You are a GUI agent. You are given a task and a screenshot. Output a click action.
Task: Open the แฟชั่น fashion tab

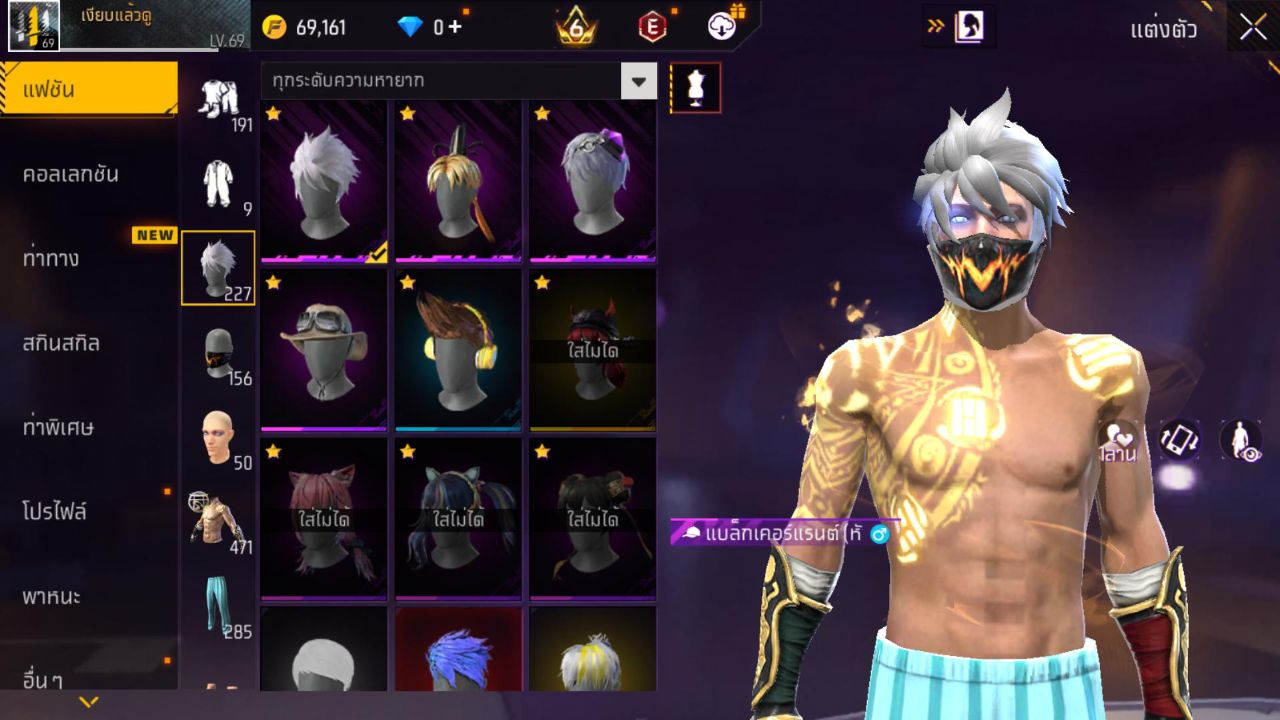[88, 90]
